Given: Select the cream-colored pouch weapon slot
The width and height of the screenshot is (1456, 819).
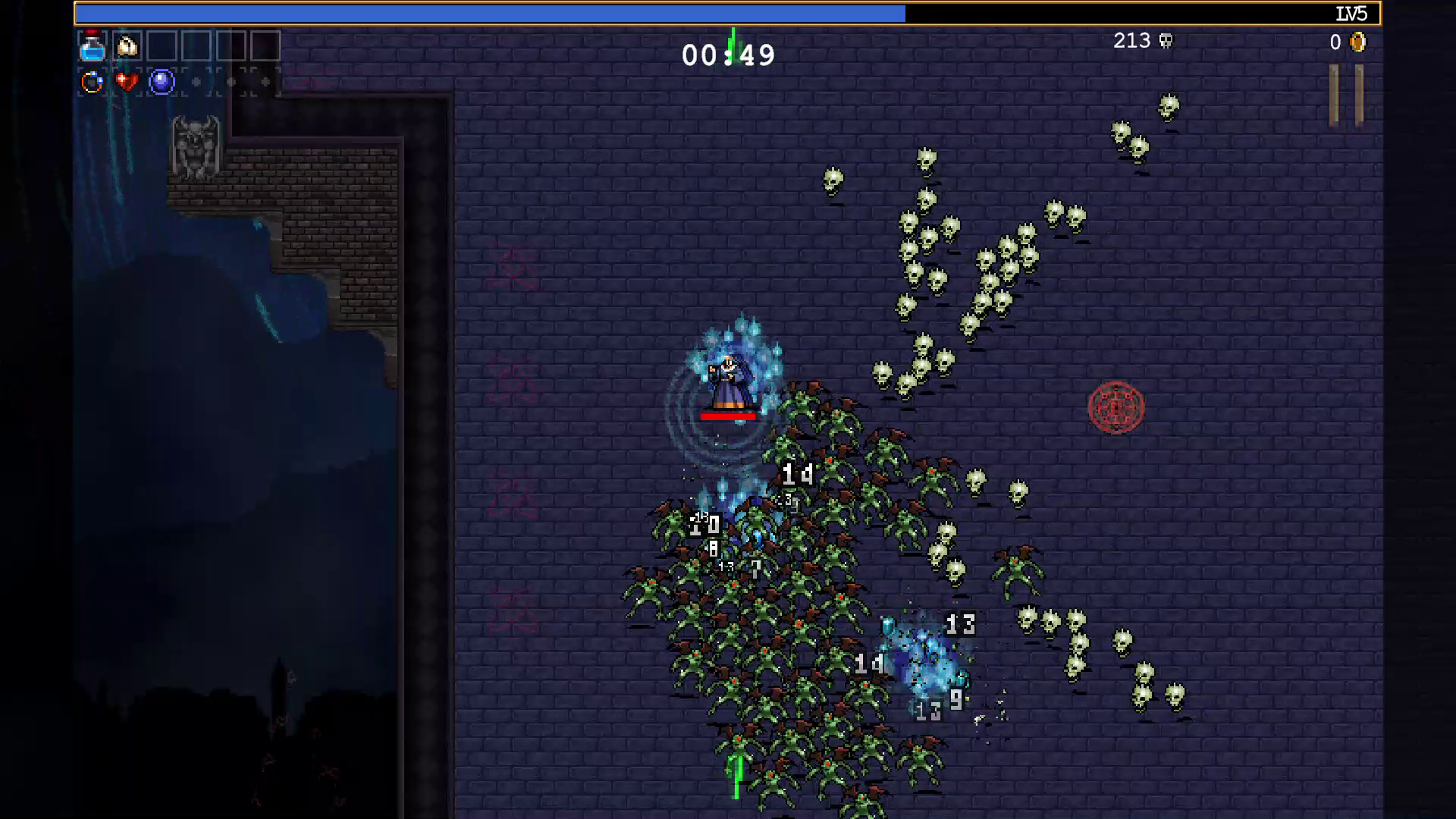Looking at the screenshot, I should click(127, 47).
